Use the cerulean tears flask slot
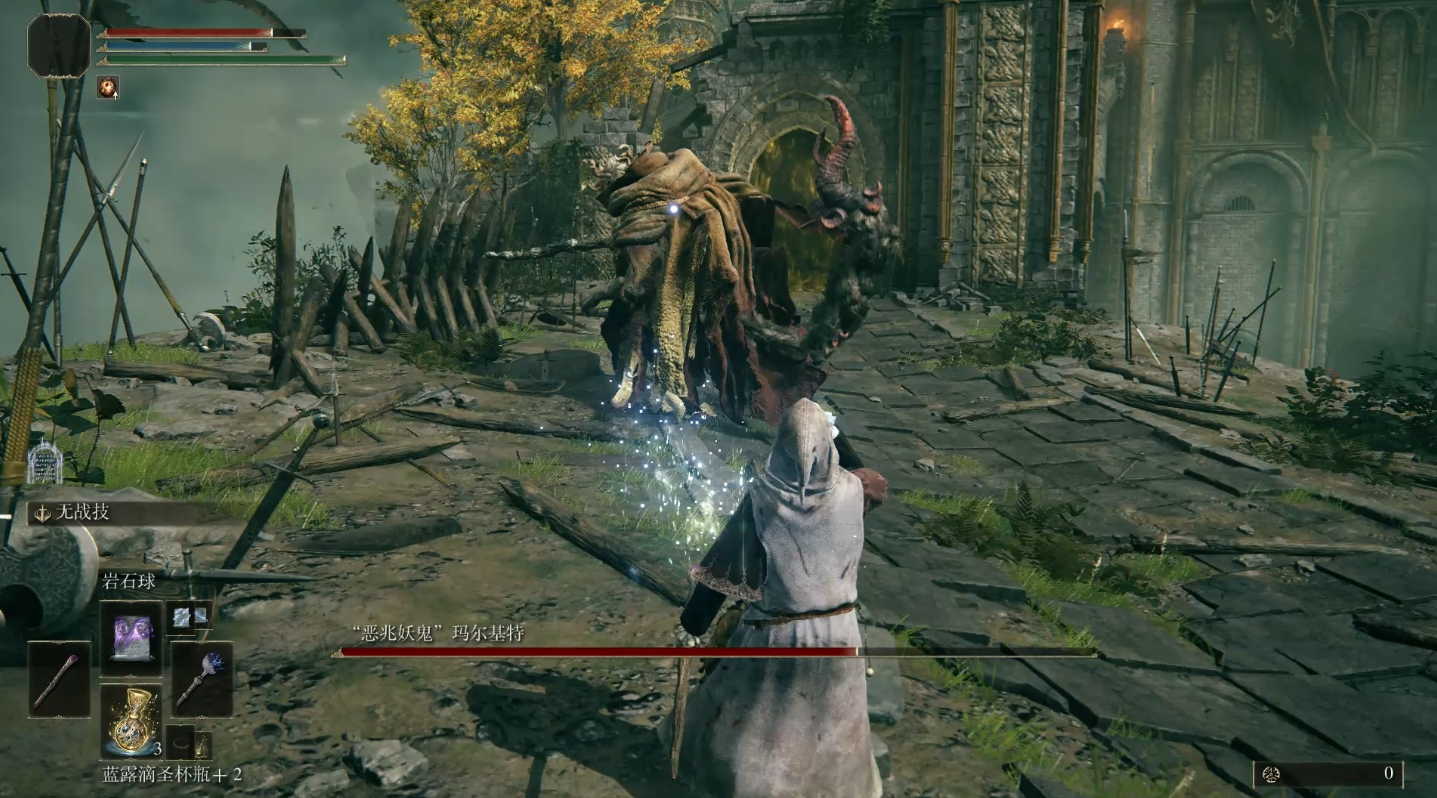The image size is (1437, 798). point(130,720)
